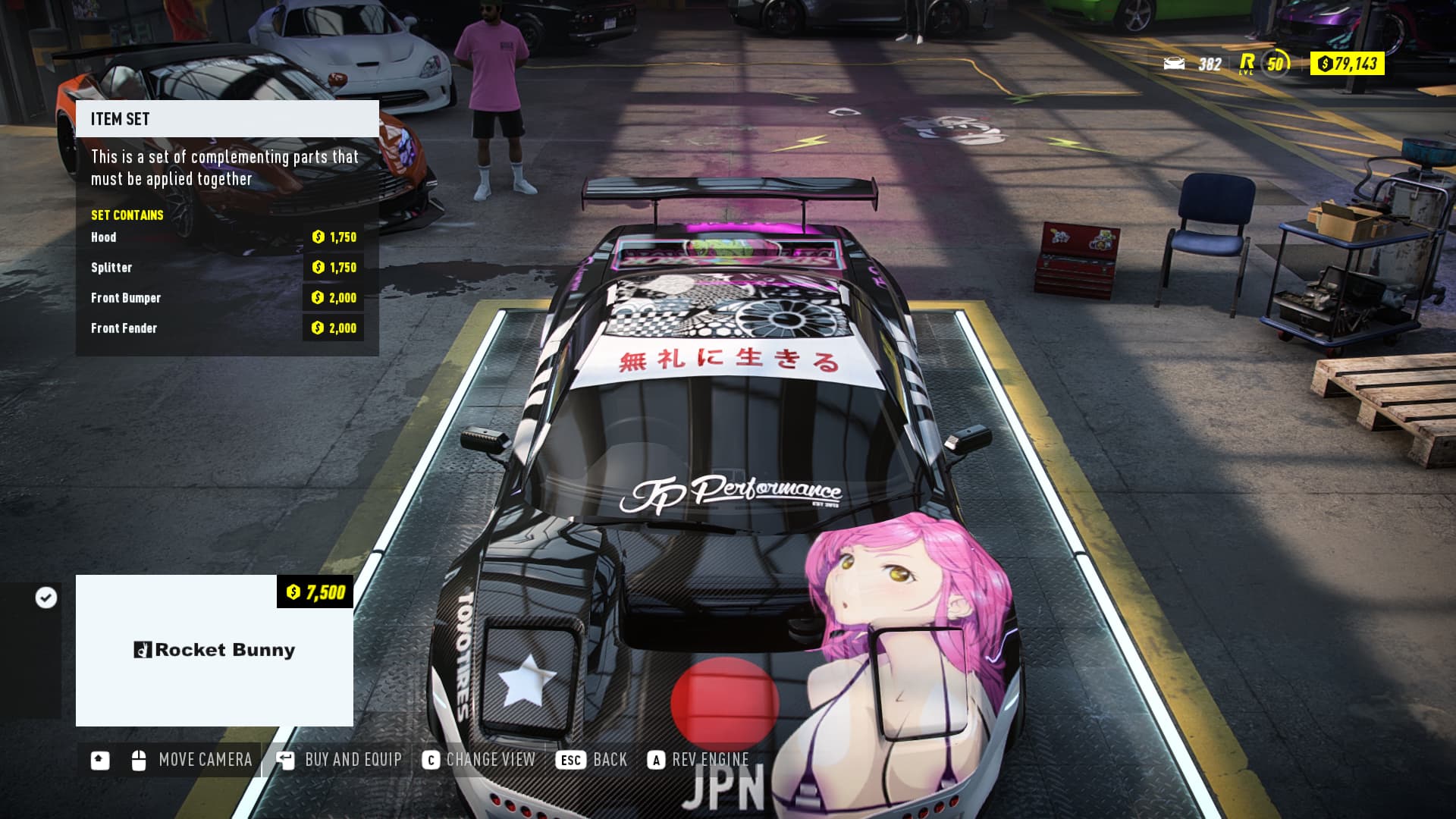This screenshot has height=819, width=1456.
Task: Click the Change View option
Action: coord(479,760)
